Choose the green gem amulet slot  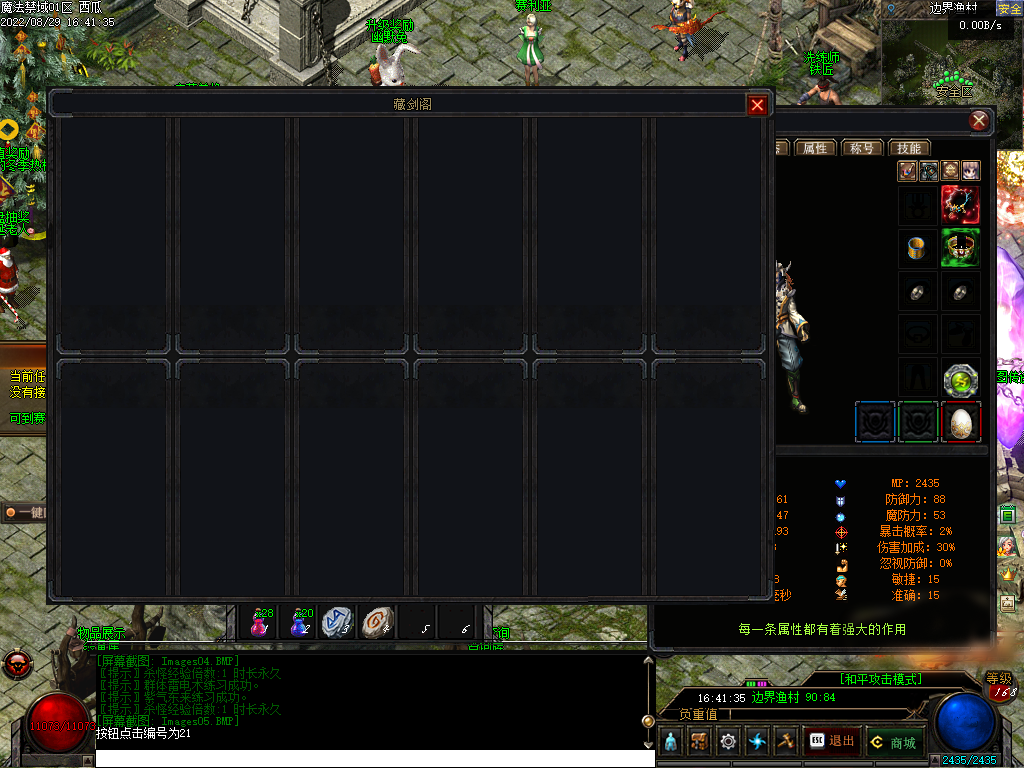point(960,379)
